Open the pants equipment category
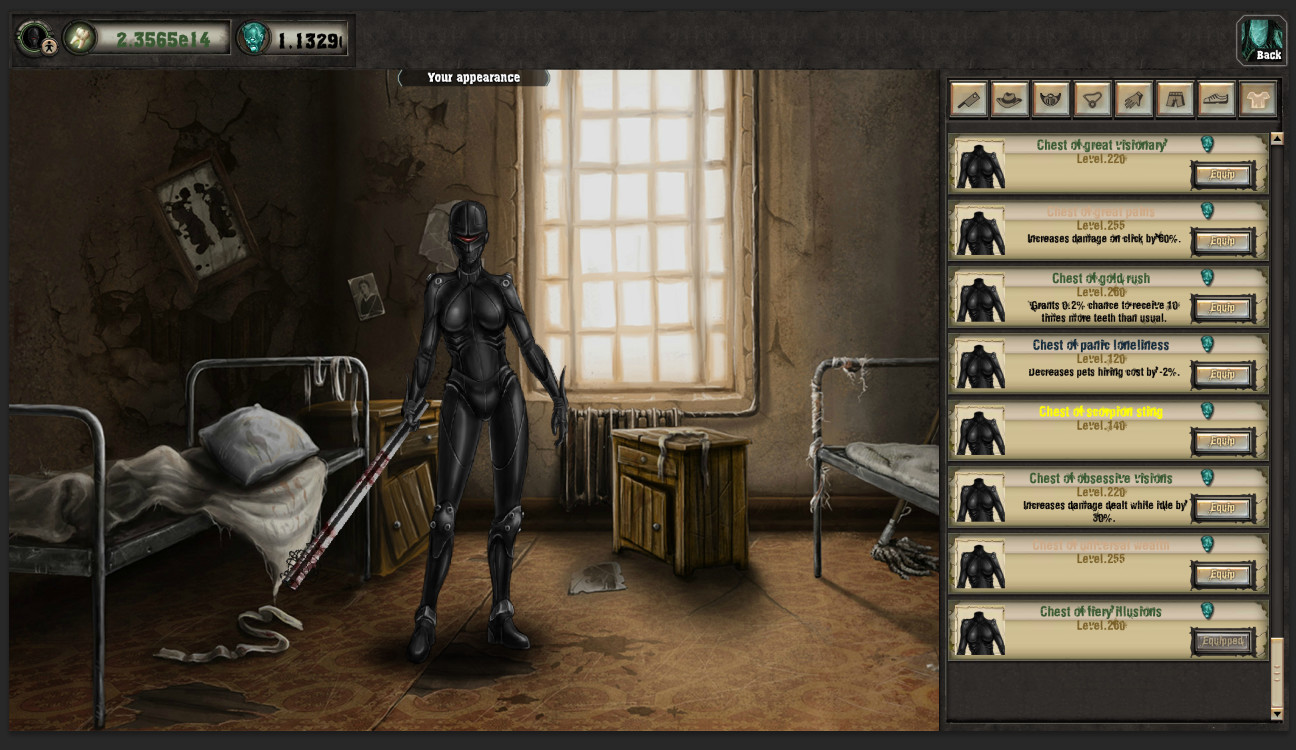 (1174, 98)
